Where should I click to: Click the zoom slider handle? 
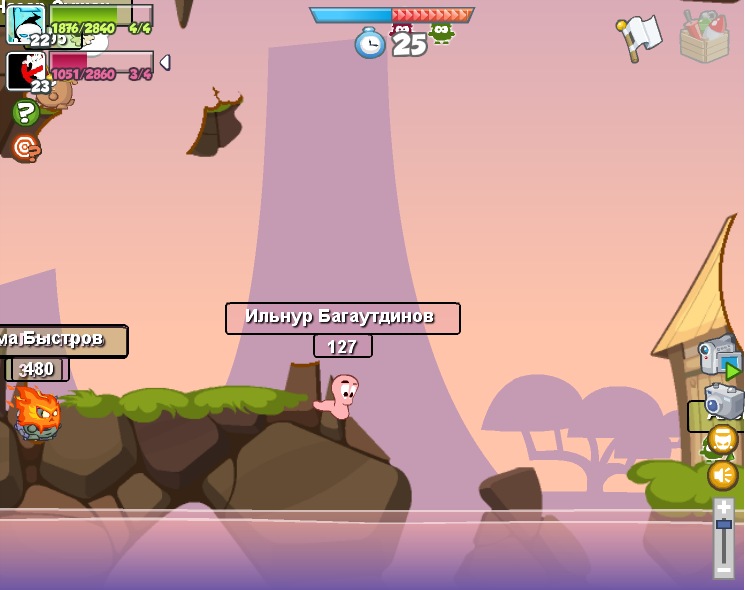[724, 525]
